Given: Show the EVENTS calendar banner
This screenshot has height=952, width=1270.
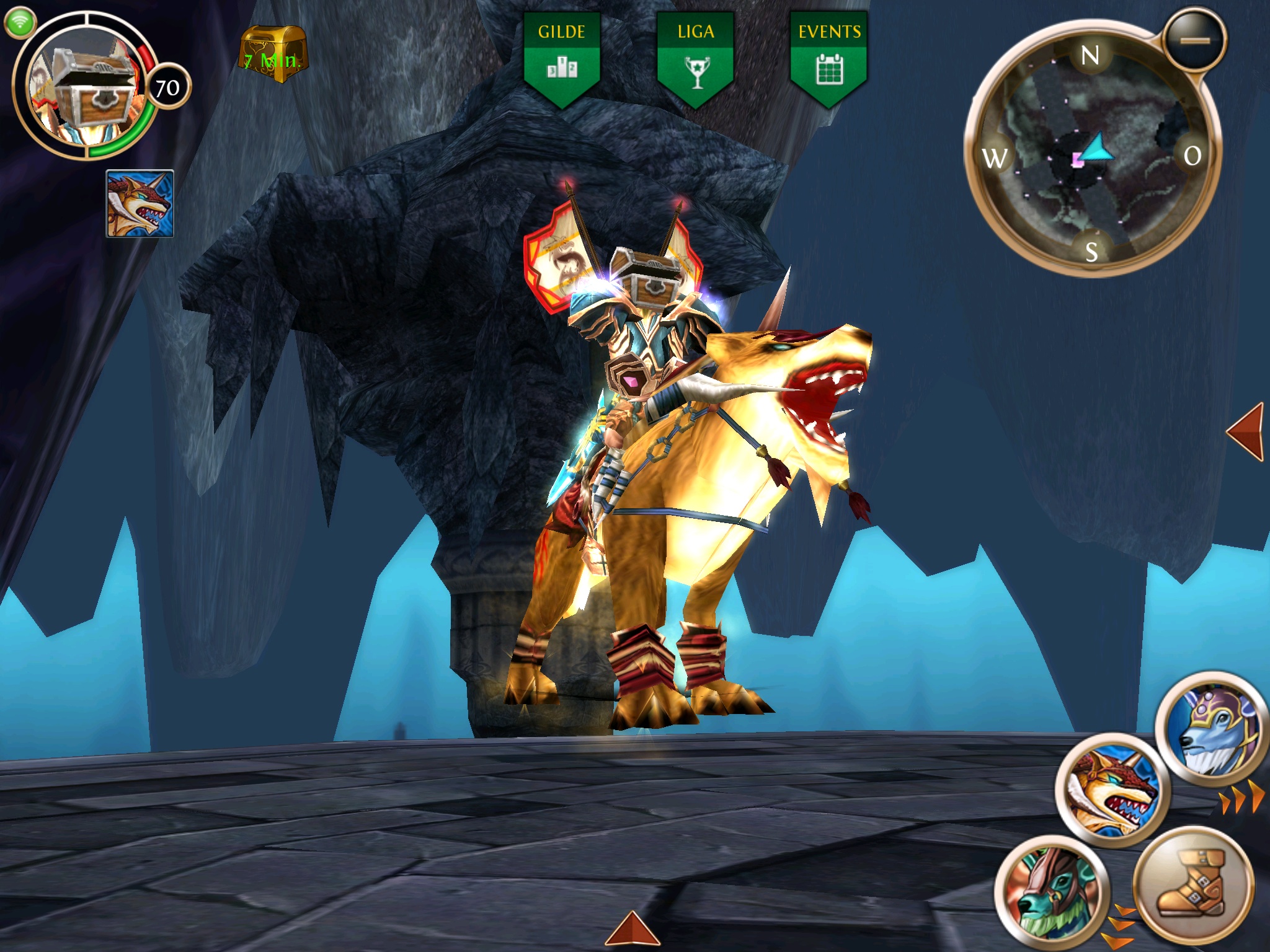Looking at the screenshot, I should (x=829, y=59).
